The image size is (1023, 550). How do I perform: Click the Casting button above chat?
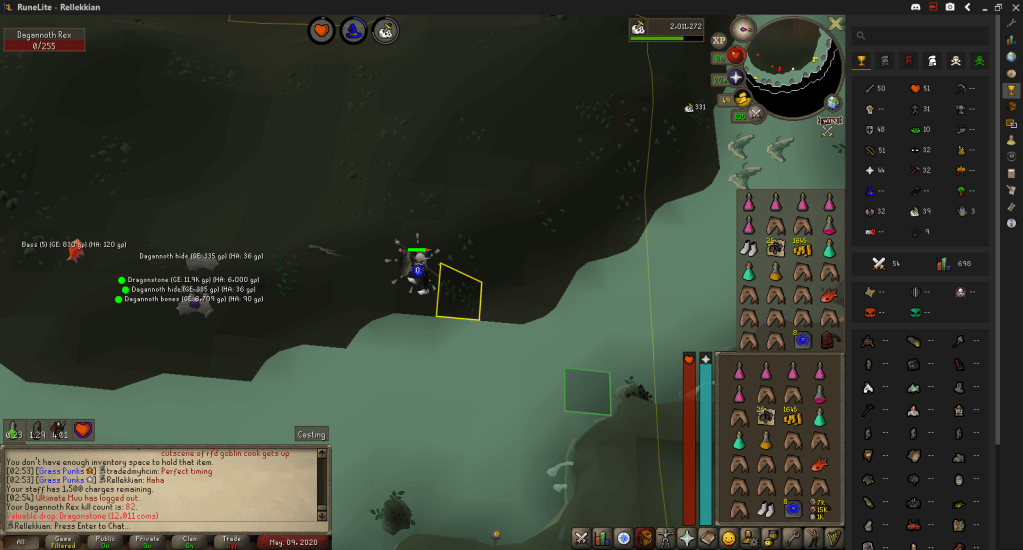311,434
